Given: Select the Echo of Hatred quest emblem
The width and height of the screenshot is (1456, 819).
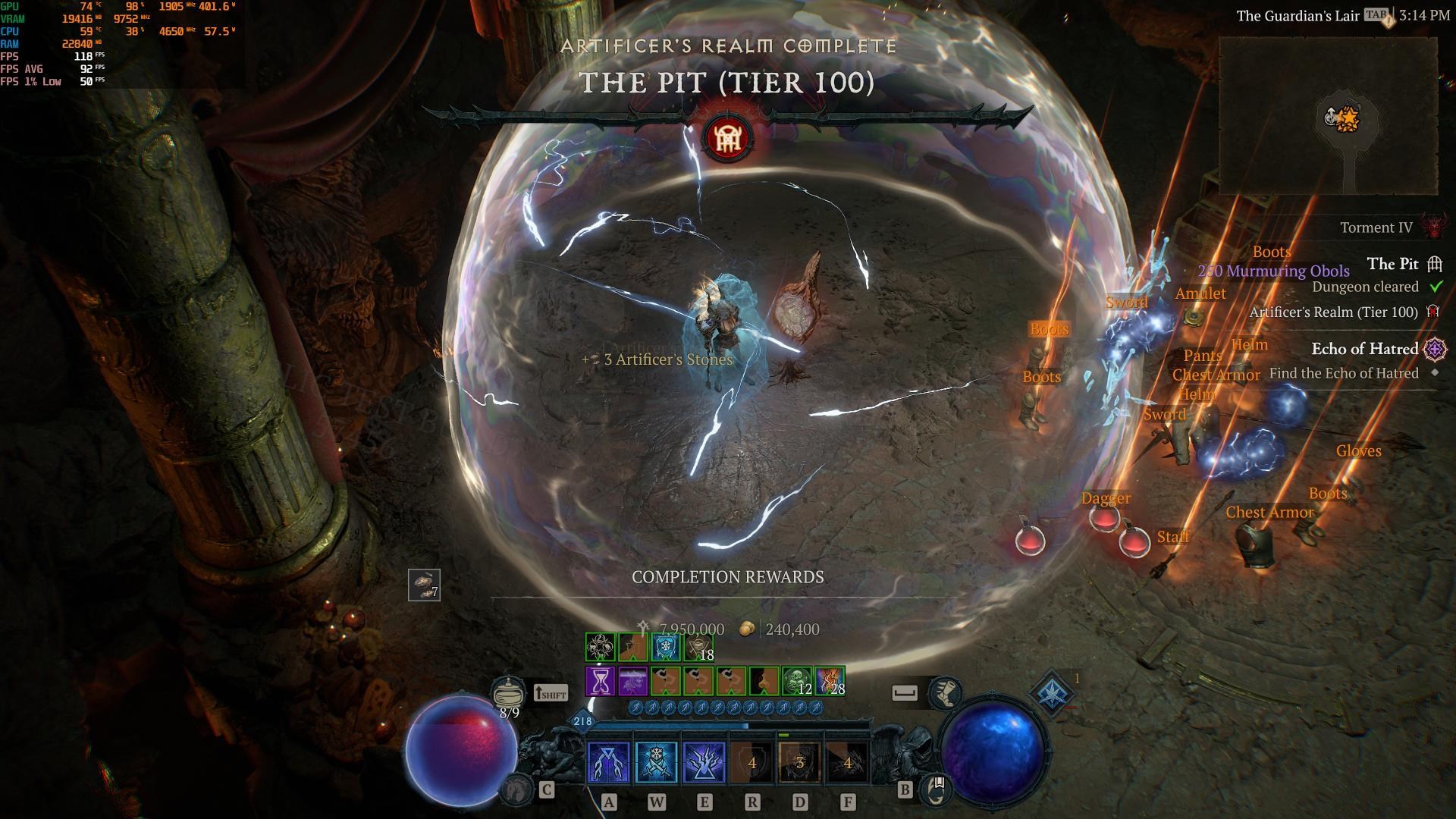Looking at the screenshot, I should pos(1436,350).
